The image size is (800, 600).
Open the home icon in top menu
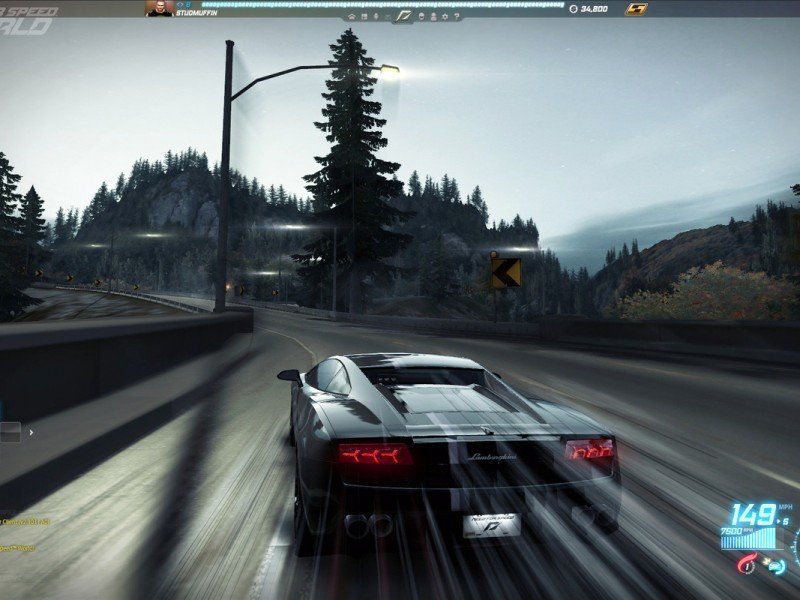[x=352, y=17]
